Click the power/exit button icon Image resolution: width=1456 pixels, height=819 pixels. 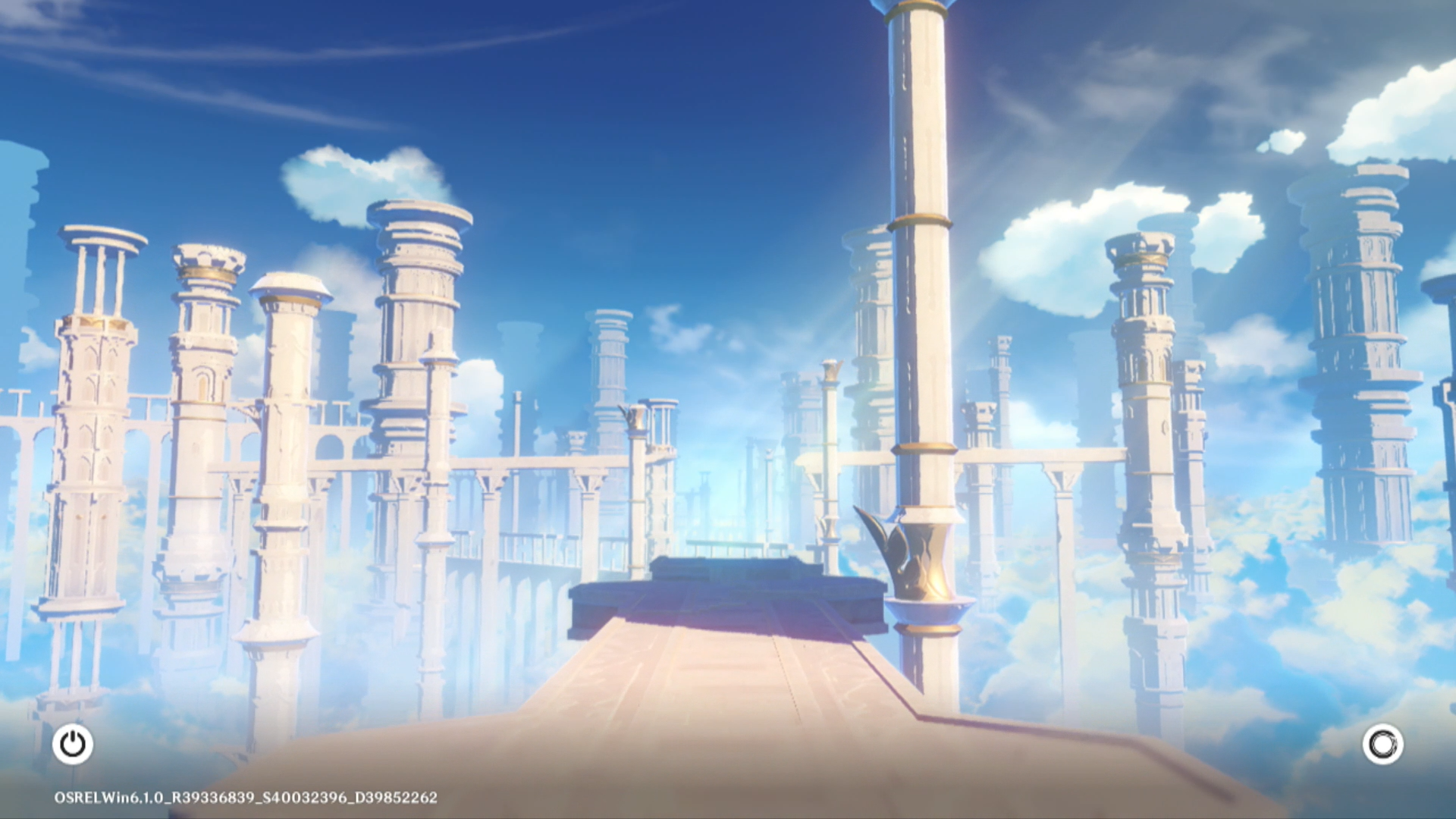(x=73, y=744)
